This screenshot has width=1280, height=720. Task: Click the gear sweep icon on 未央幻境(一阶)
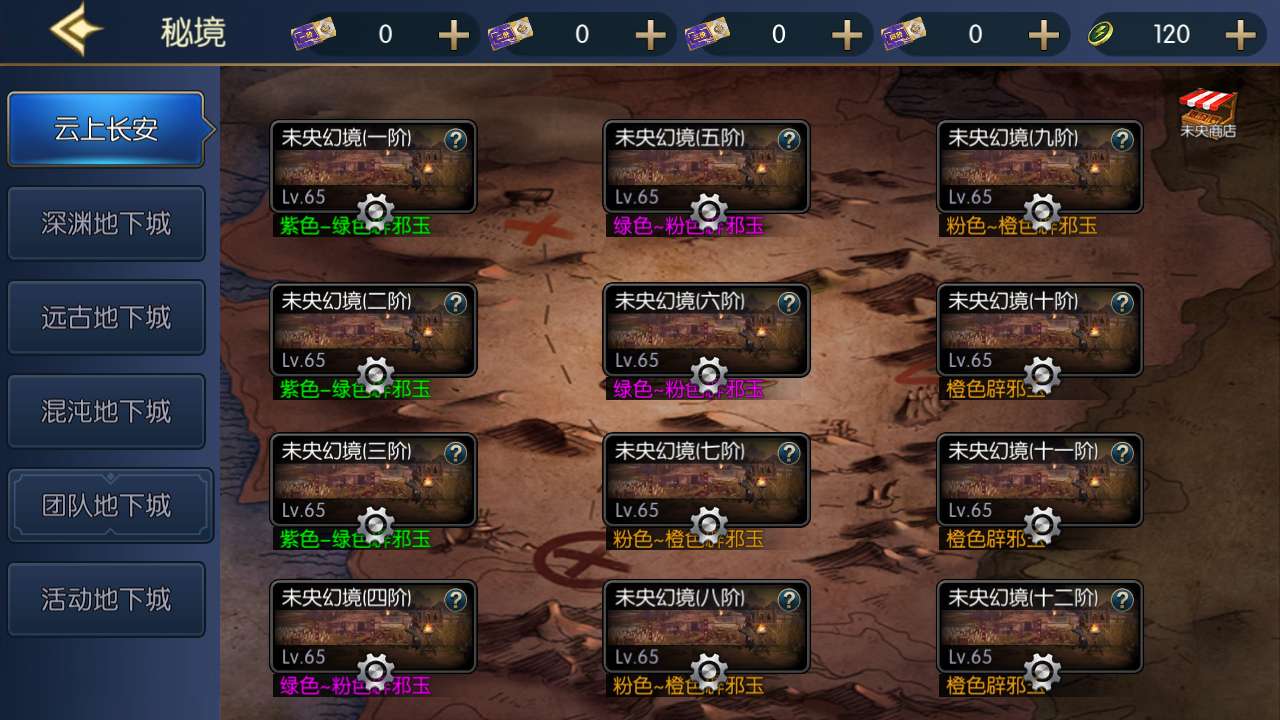pyautogui.click(x=375, y=212)
